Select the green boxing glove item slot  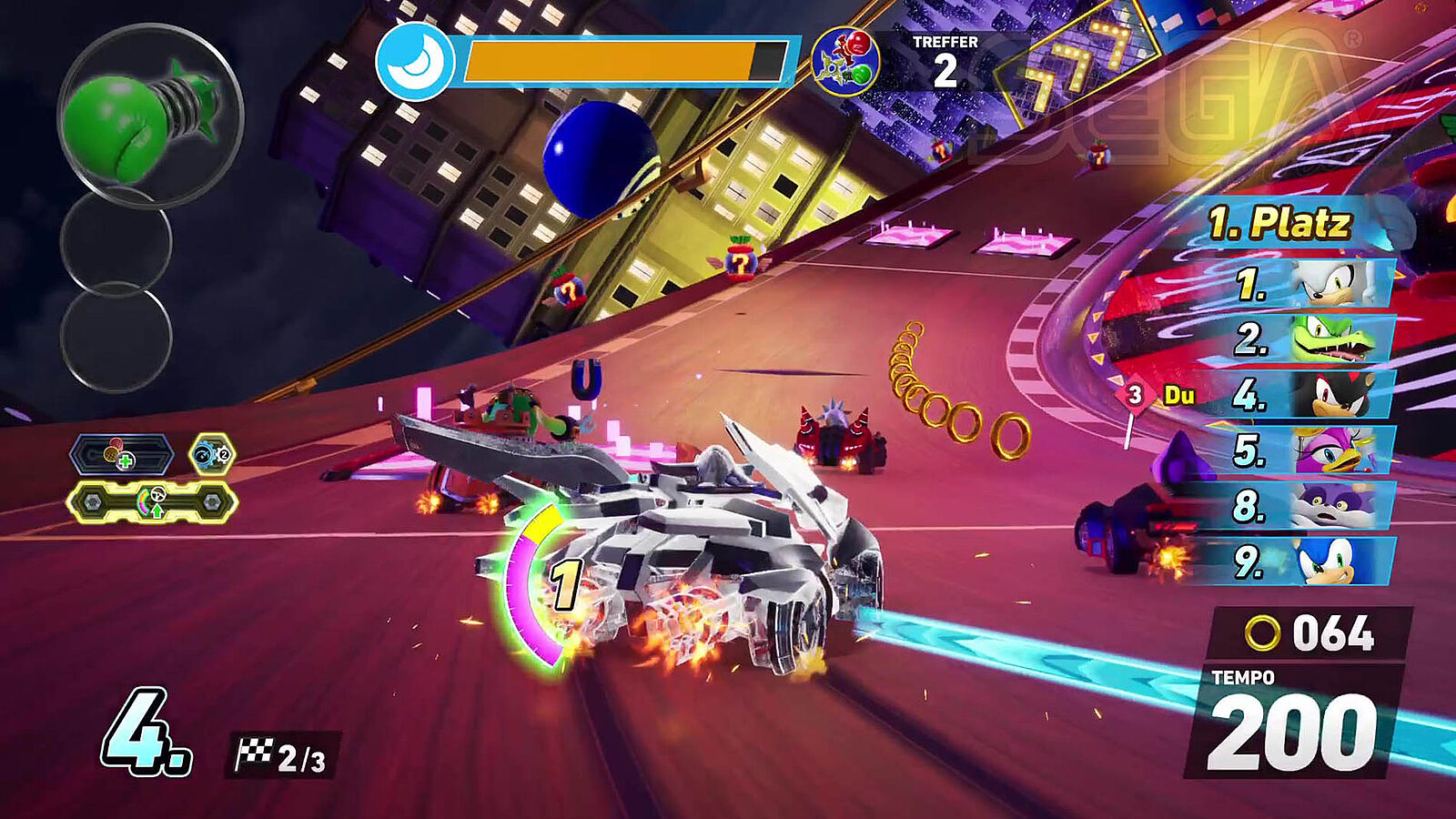(150, 115)
